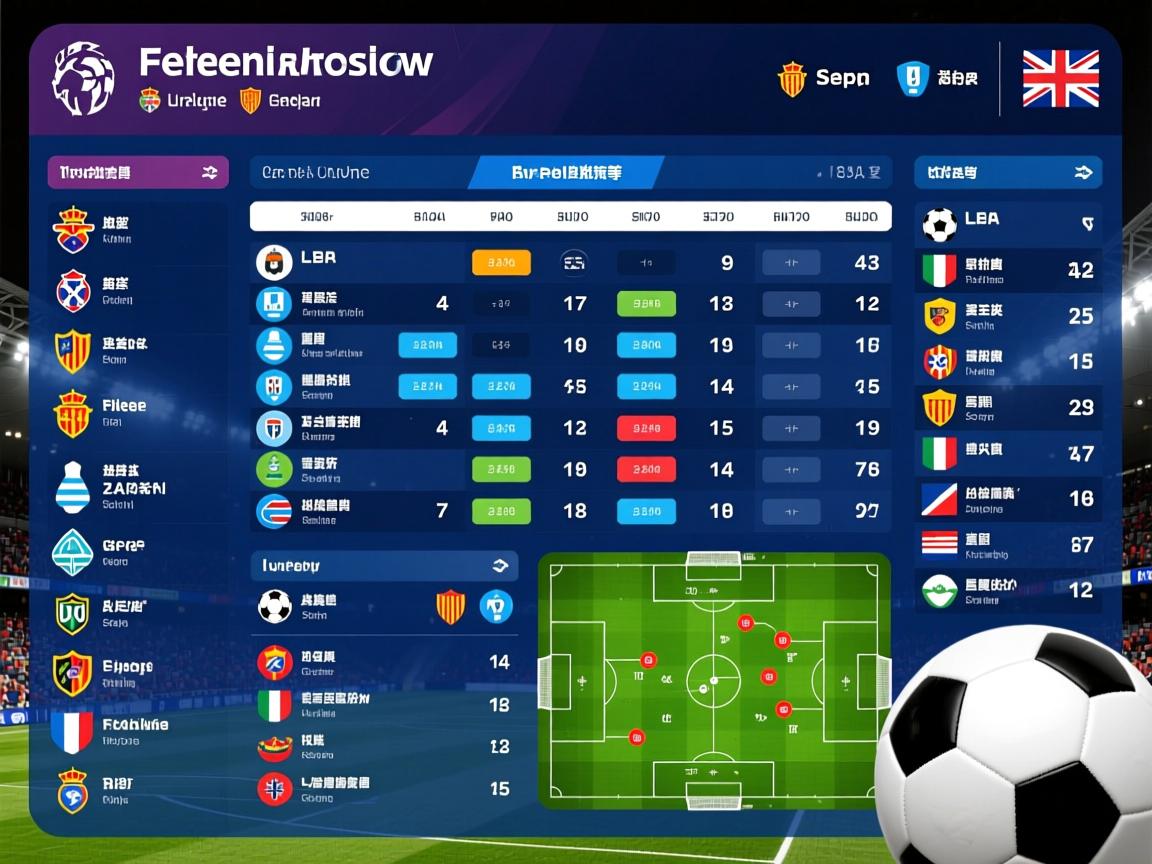The height and width of the screenshot is (864, 1152).
Task: Click the orange button in LBA row
Action: point(500,263)
